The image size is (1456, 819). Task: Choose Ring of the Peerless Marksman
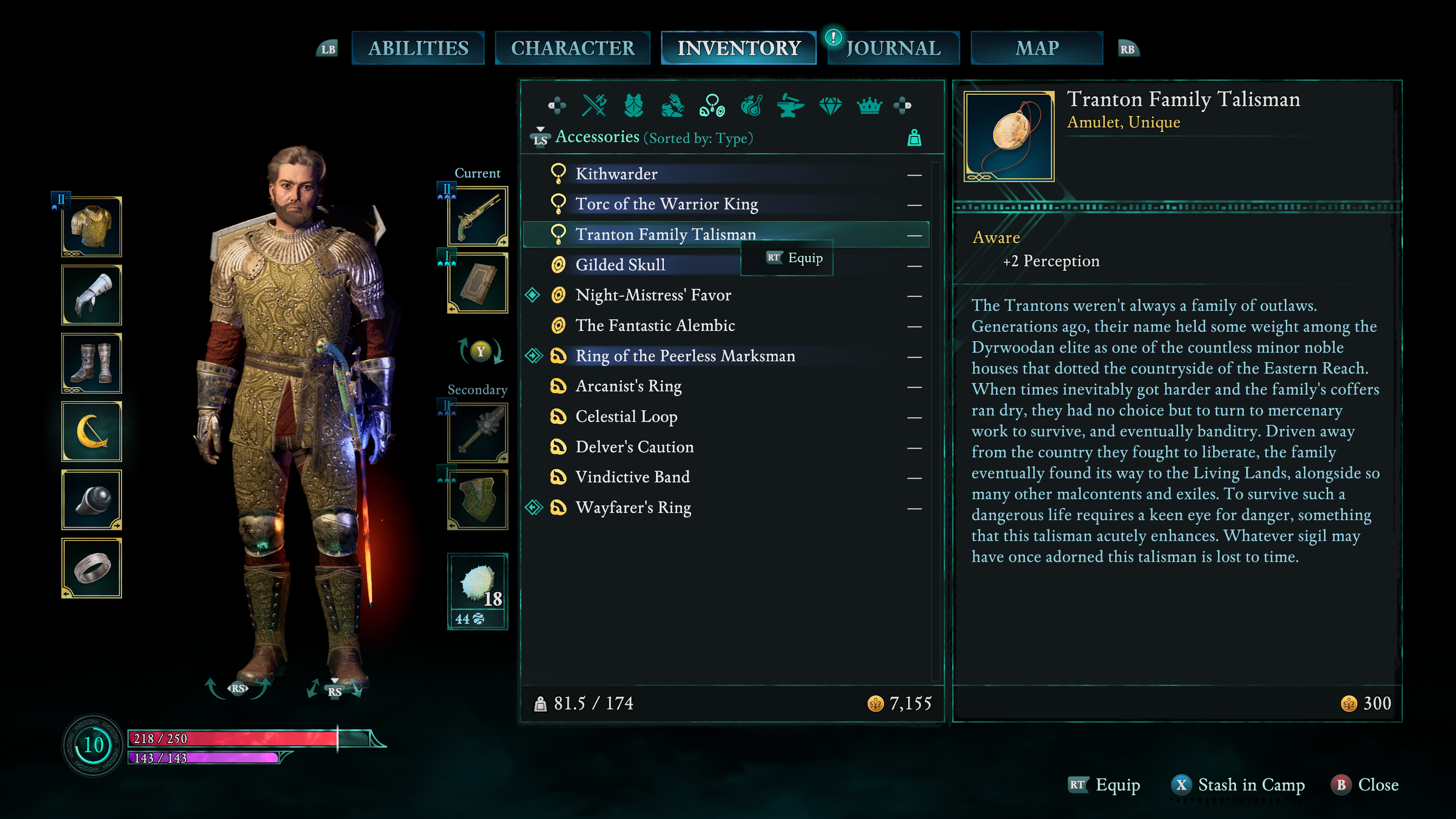tap(685, 356)
